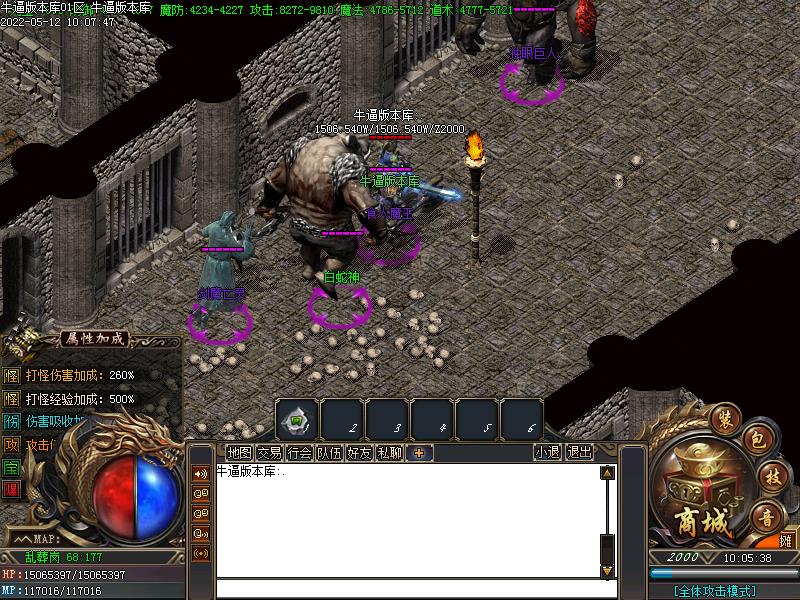Open the 摊 stall button
The image size is (800, 600).
click(786, 541)
